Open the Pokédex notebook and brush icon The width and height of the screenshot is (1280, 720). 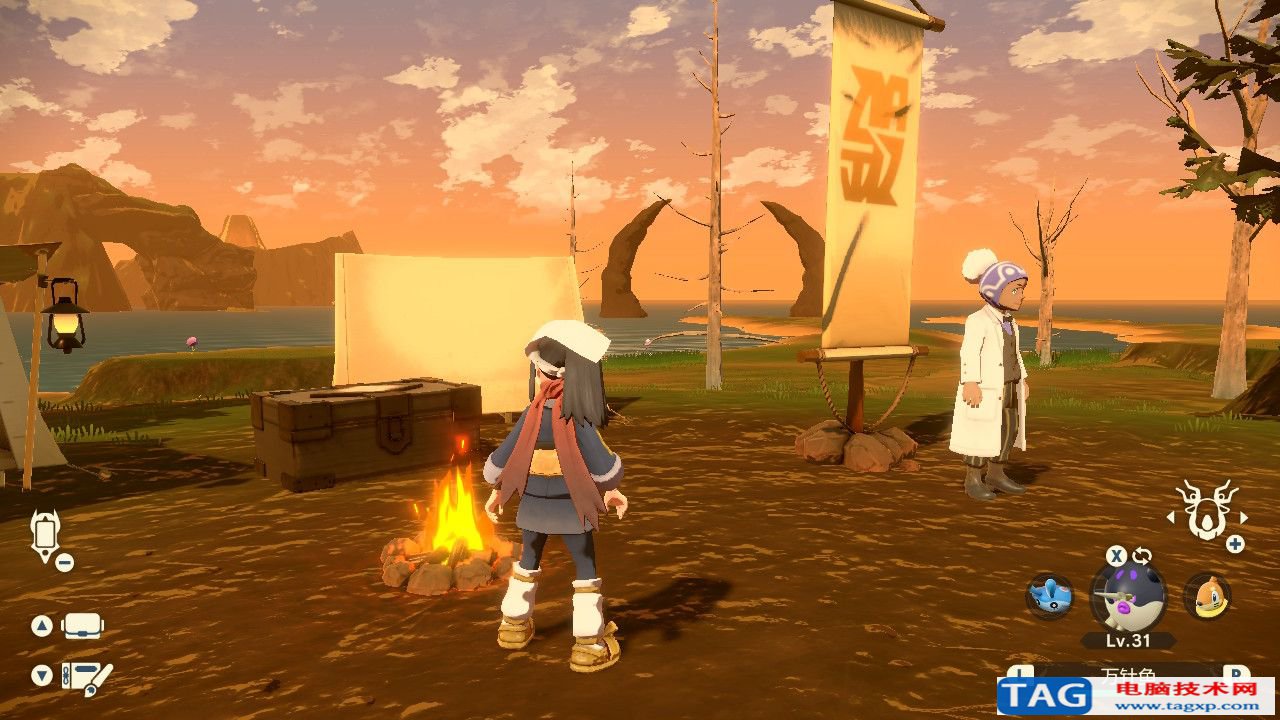86,677
